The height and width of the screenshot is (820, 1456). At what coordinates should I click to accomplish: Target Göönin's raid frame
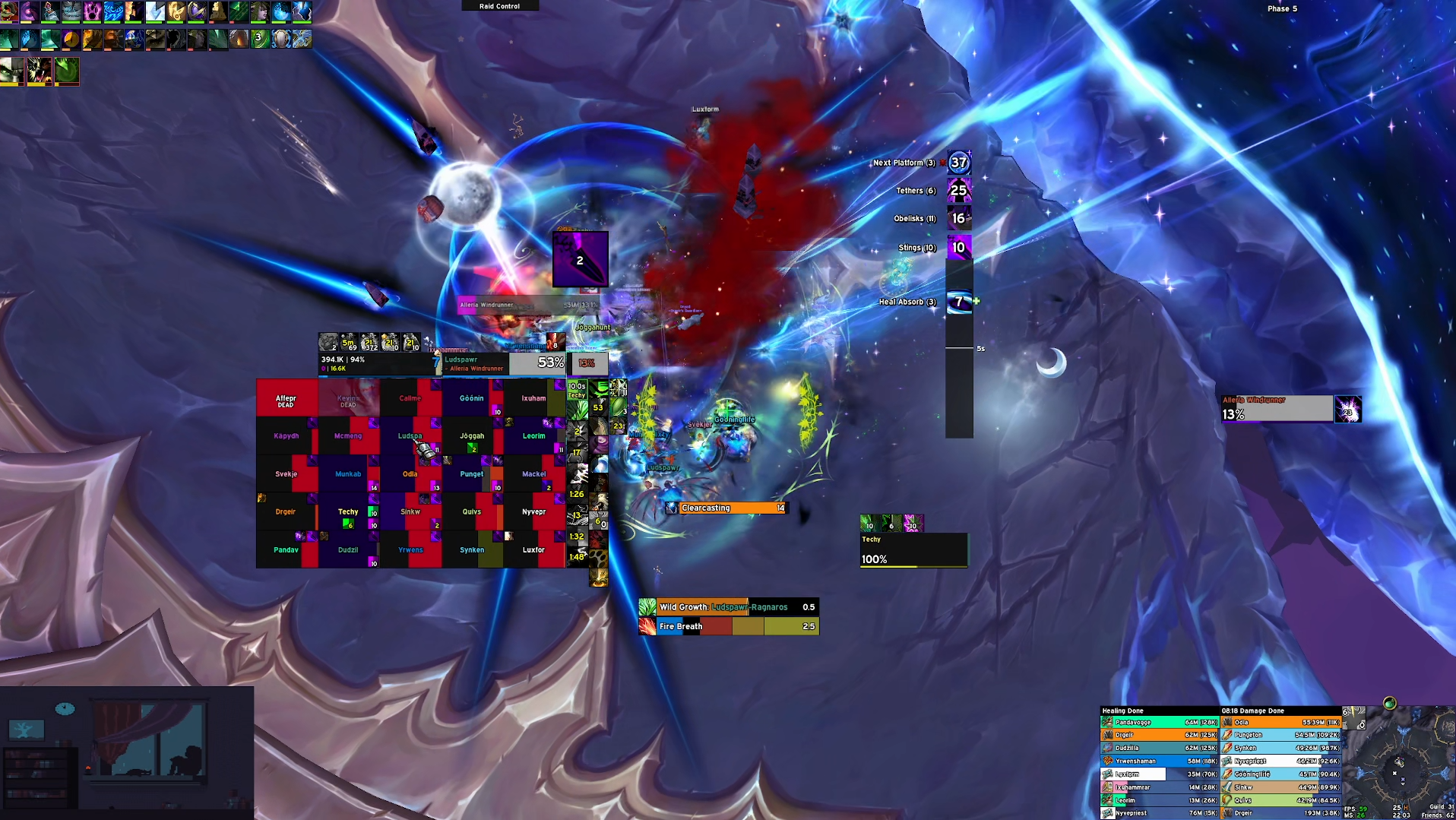click(471, 397)
